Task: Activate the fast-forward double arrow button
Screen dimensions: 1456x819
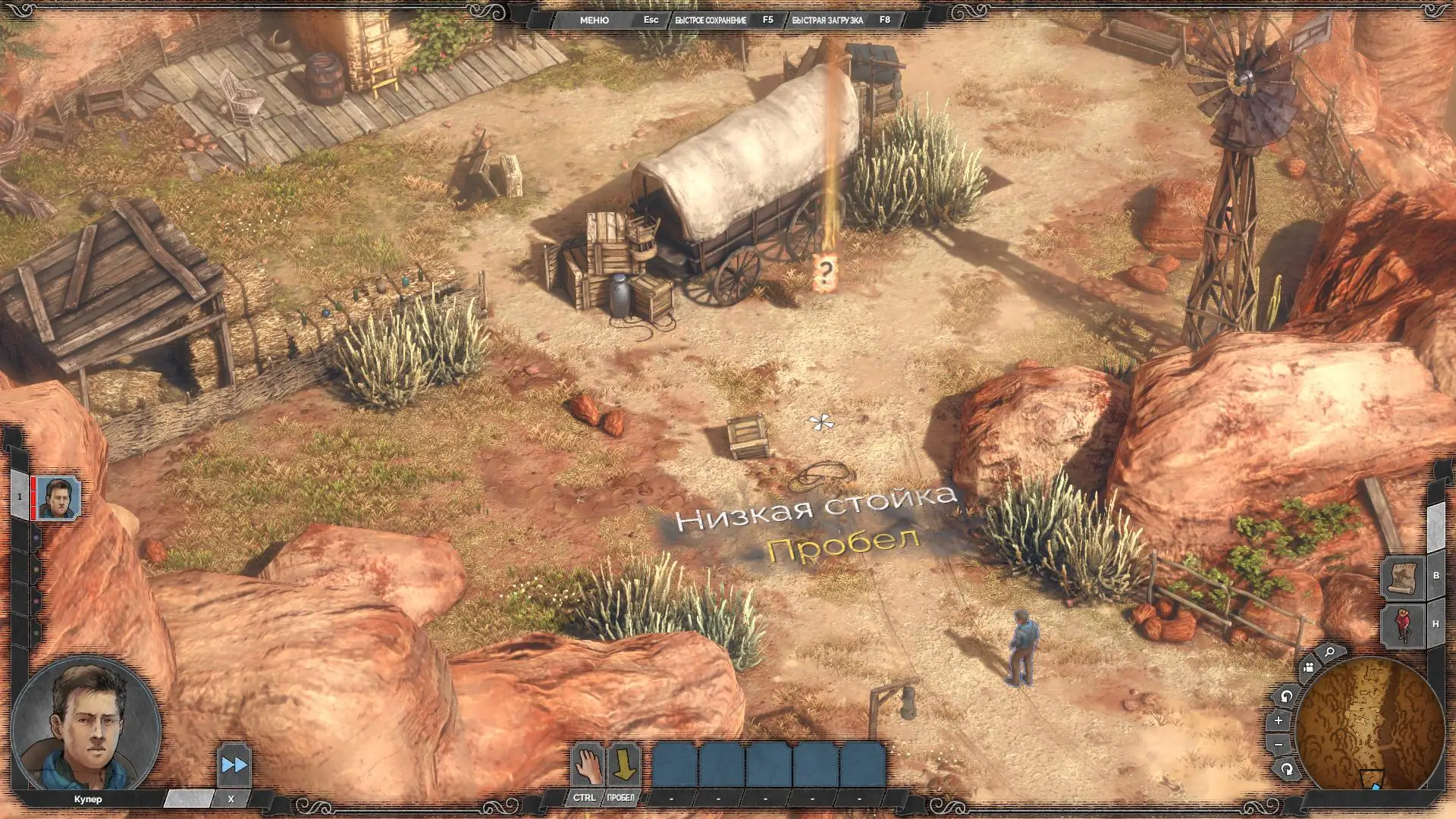Action: click(x=234, y=765)
